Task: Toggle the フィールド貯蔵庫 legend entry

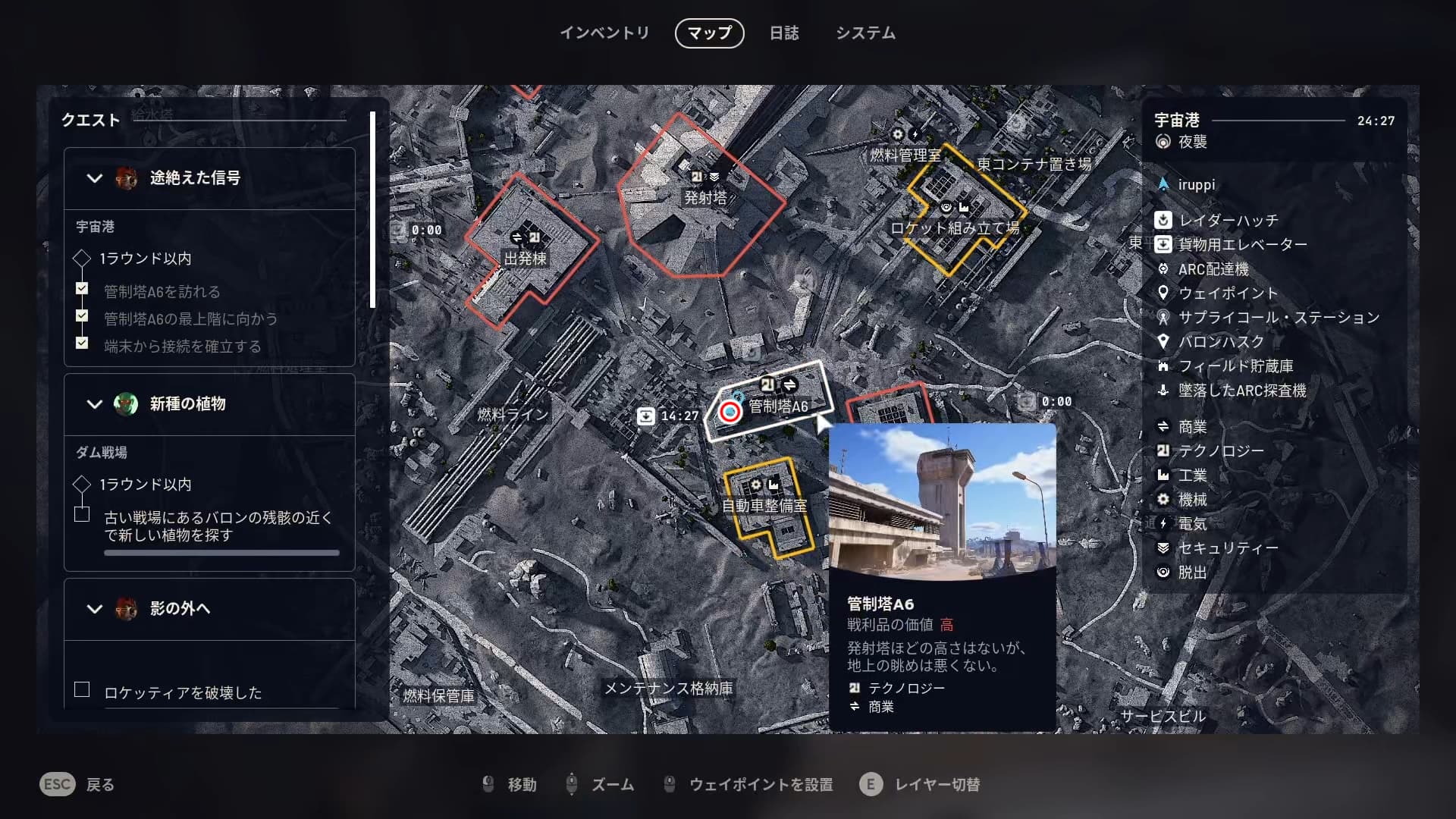Action: pyautogui.click(x=1235, y=366)
